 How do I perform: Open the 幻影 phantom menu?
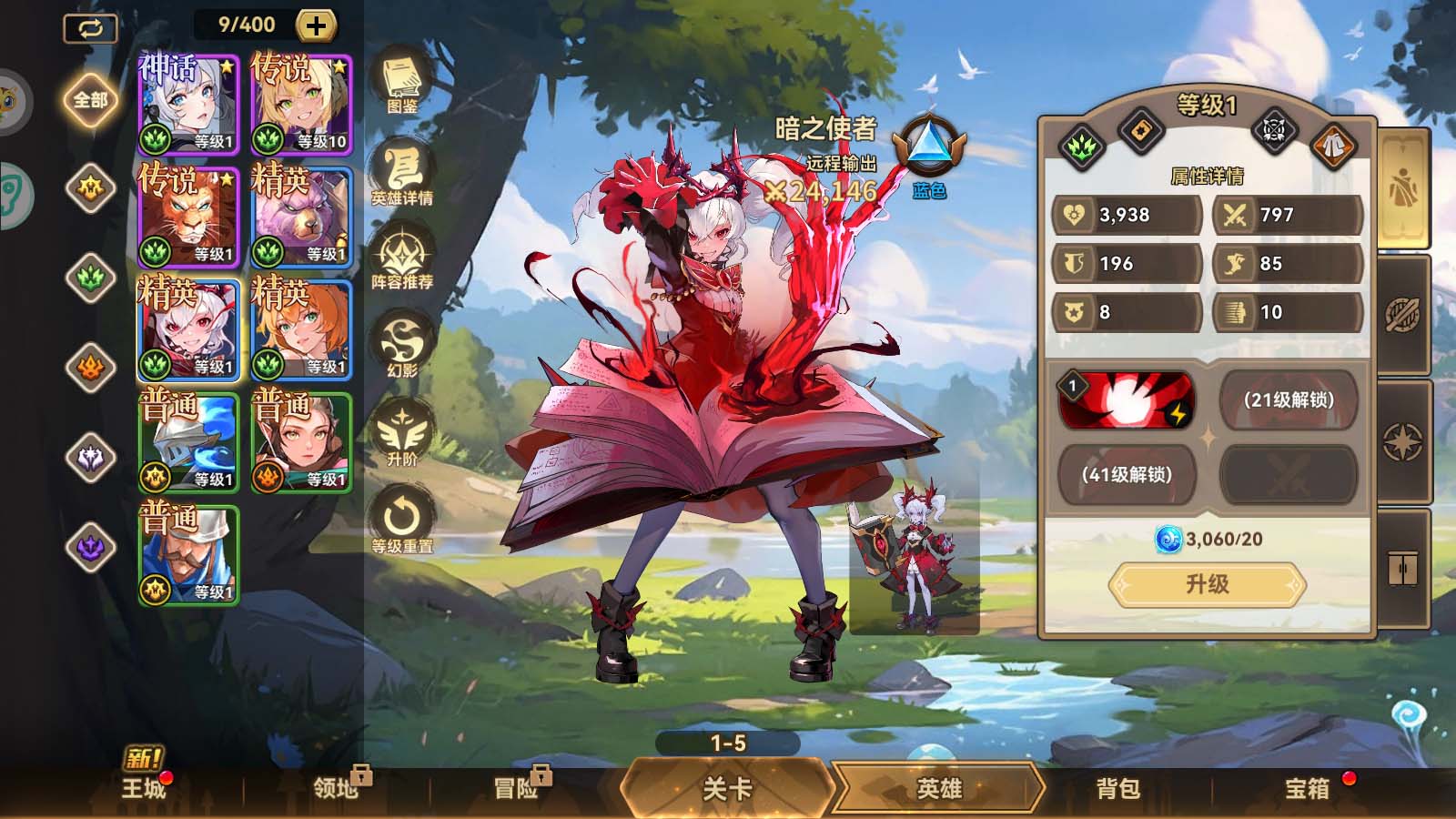(401, 344)
